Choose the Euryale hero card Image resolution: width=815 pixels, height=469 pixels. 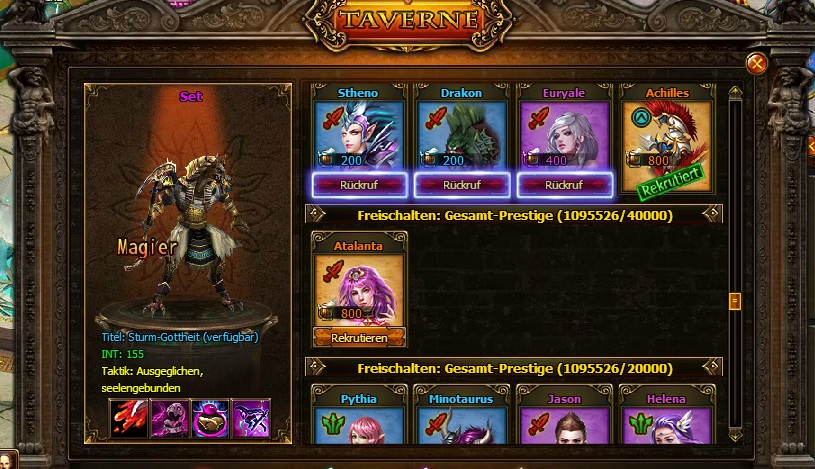click(x=564, y=133)
